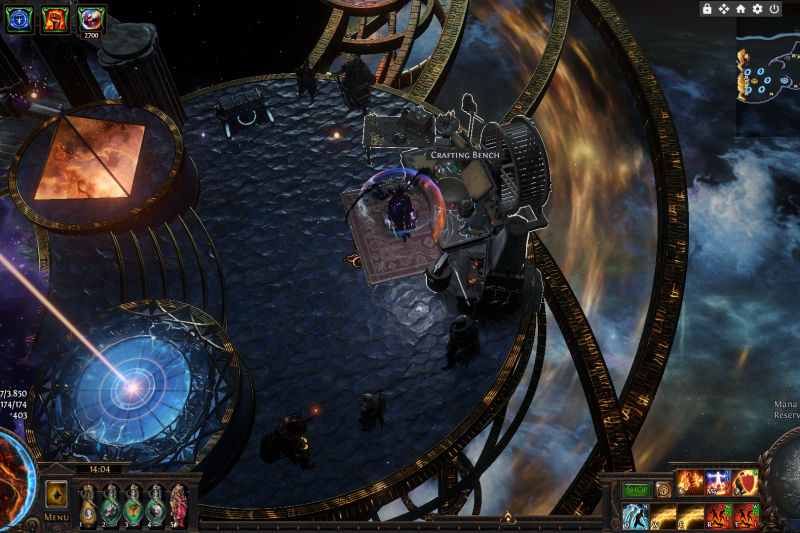Screen dimensions: 800x533
Task: Click the overlay home icon
Action: [x=740, y=9]
